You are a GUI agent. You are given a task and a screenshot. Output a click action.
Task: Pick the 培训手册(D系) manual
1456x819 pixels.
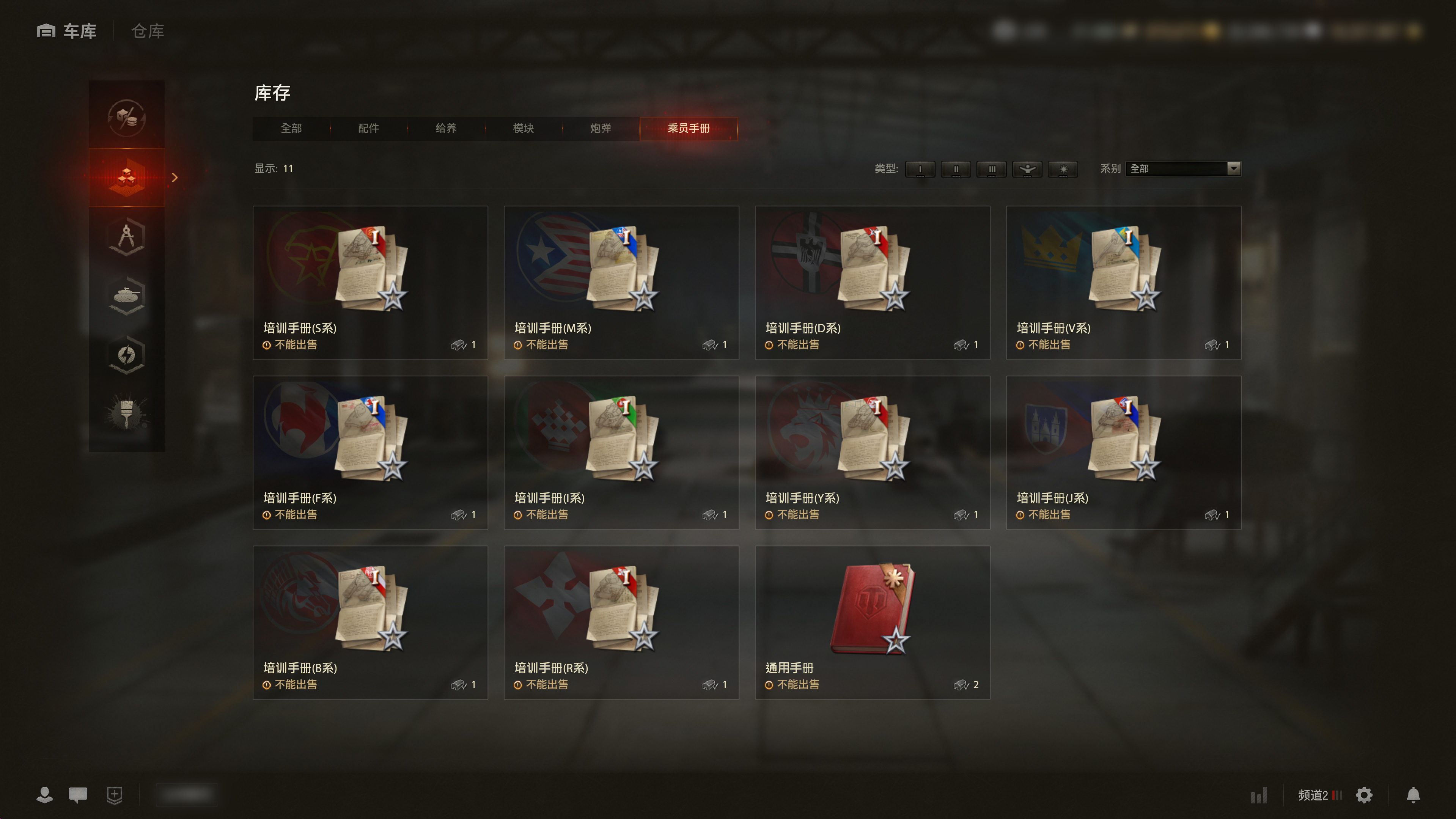pyautogui.click(x=872, y=282)
